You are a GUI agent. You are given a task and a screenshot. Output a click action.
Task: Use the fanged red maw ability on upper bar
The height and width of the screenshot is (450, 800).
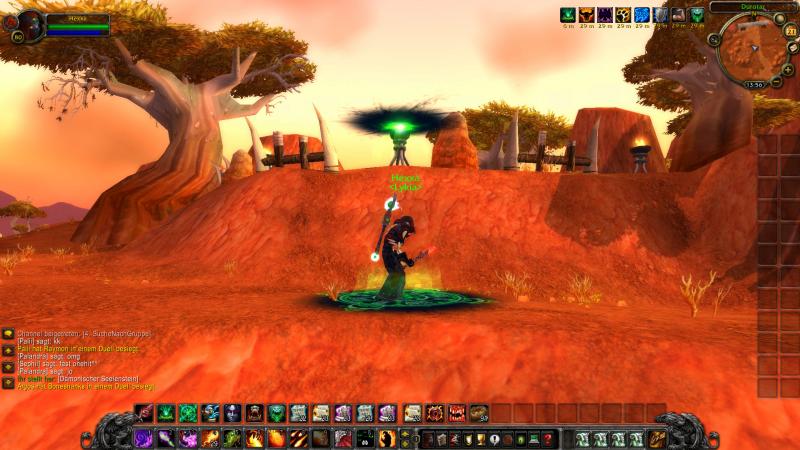click(457, 412)
